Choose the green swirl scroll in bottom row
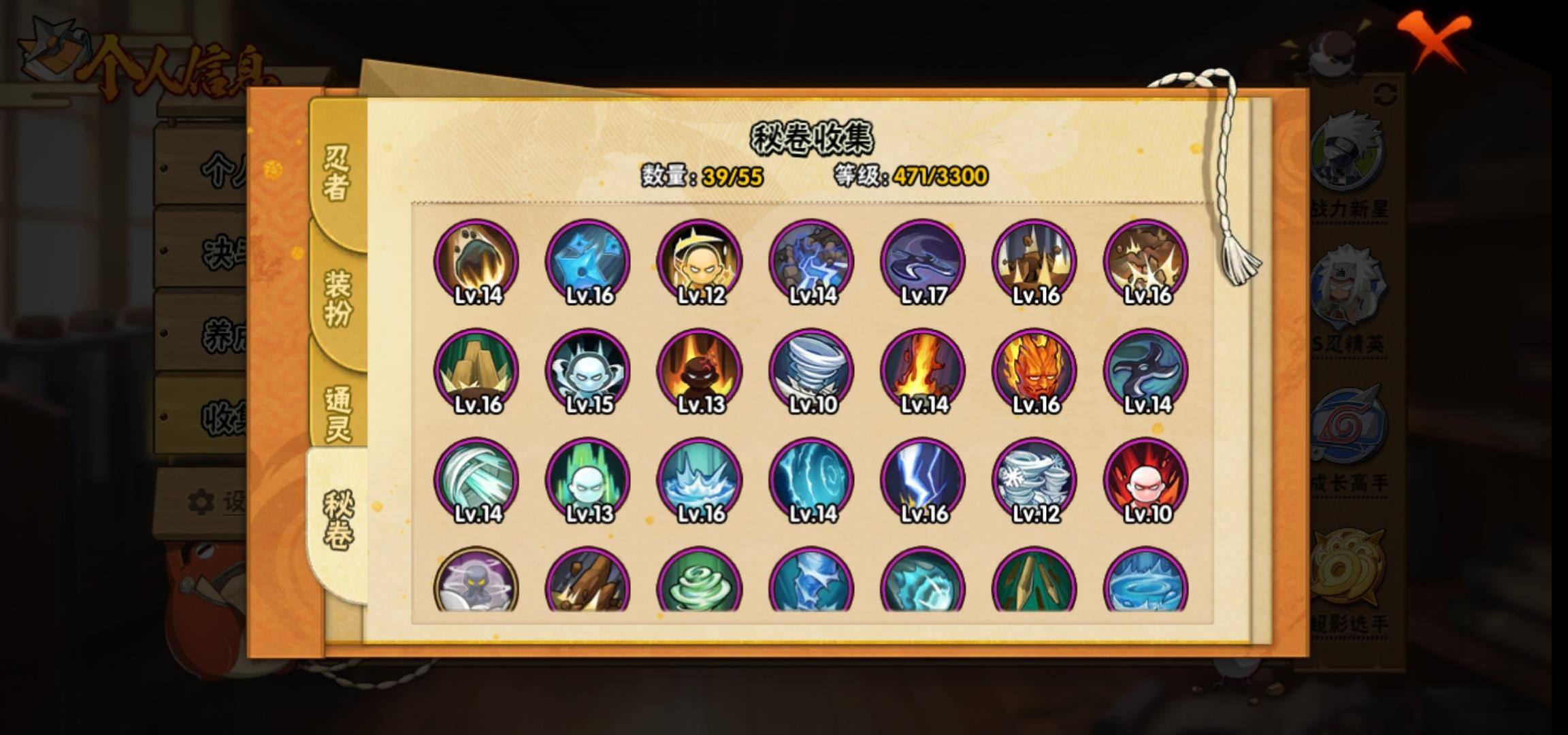This screenshot has width=1568, height=735. [x=700, y=582]
